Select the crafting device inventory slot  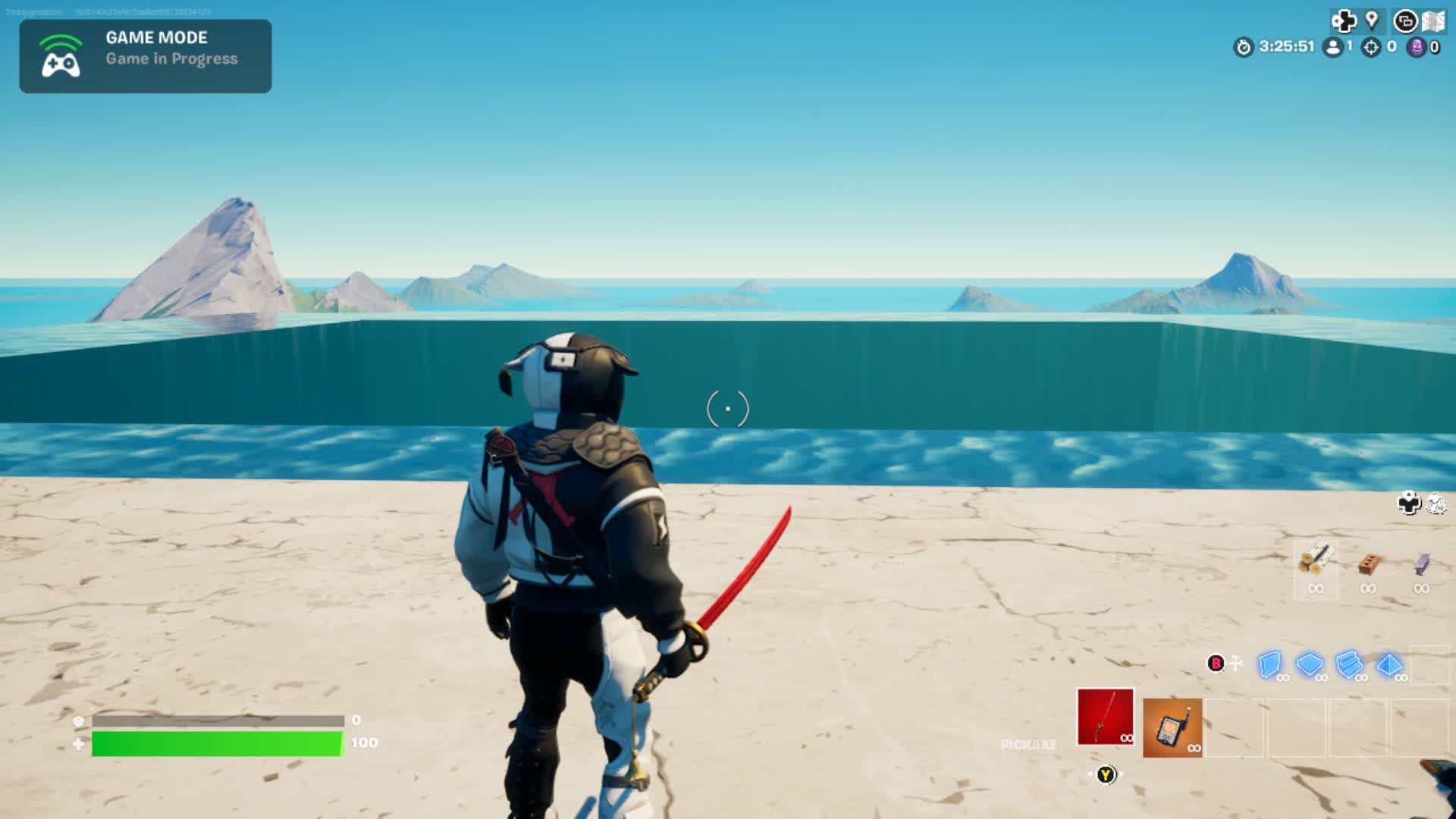[x=1172, y=726]
